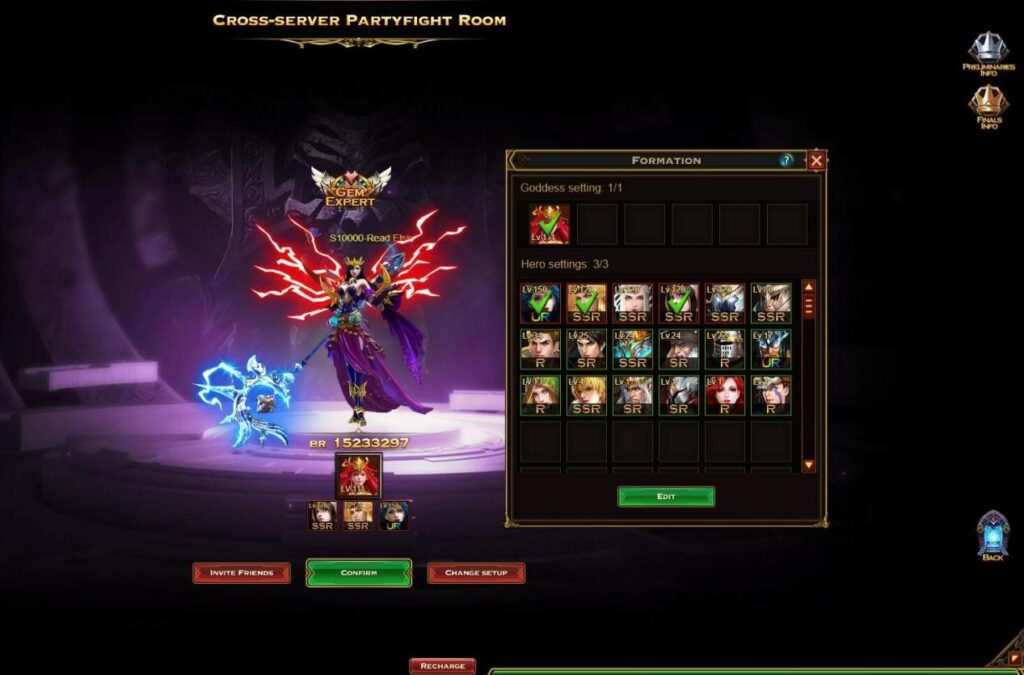Pick the red-haired R hero portrait
The width and height of the screenshot is (1024, 675).
pos(725,395)
